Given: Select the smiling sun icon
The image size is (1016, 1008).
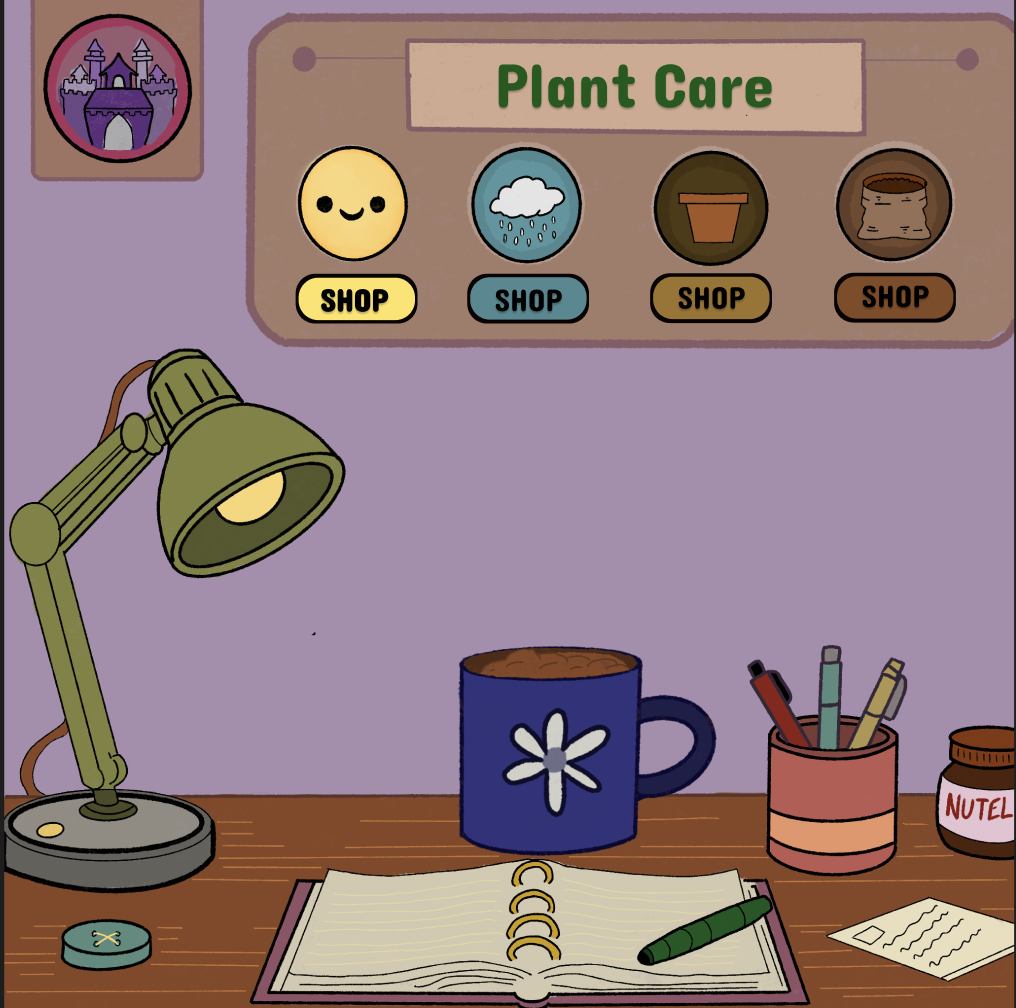Looking at the screenshot, I should point(353,204).
